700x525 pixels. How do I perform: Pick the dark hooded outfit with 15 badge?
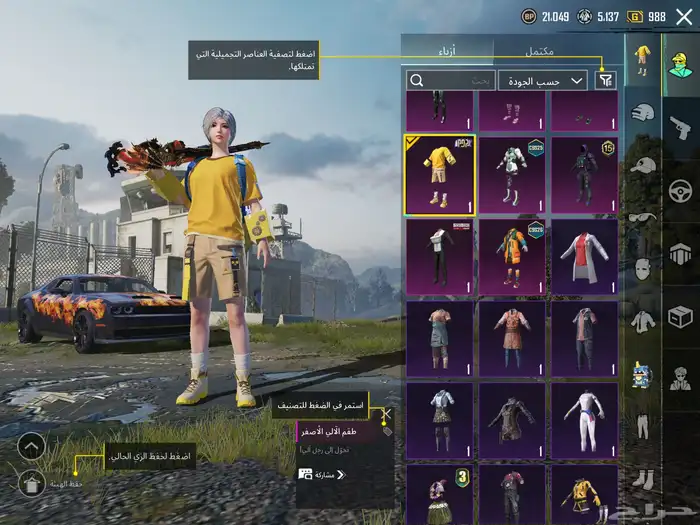pyautogui.click(x=584, y=175)
